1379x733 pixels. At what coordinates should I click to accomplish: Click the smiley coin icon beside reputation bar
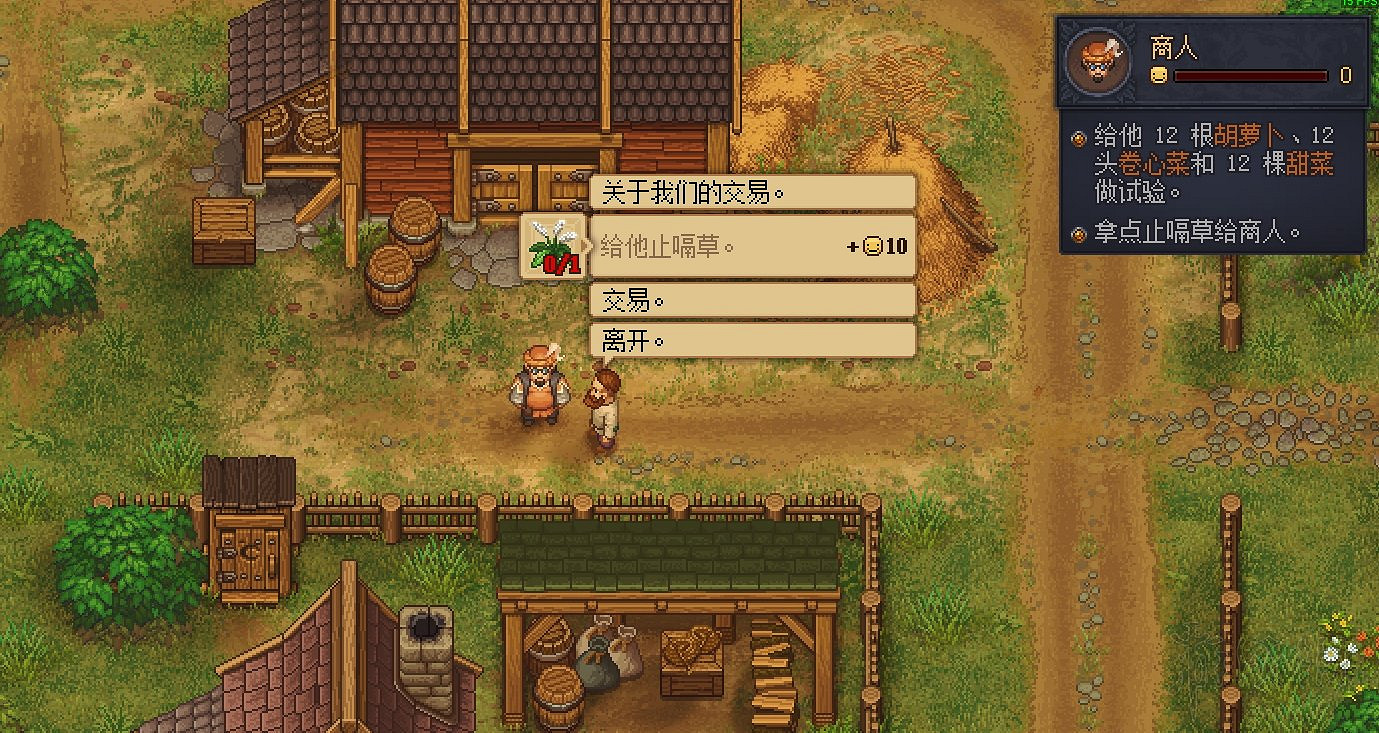(x=1158, y=74)
